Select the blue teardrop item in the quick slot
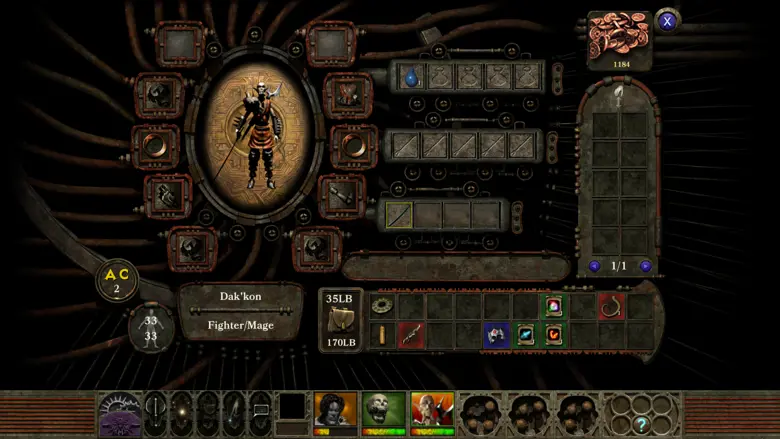The width and height of the screenshot is (780, 439). [411, 76]
